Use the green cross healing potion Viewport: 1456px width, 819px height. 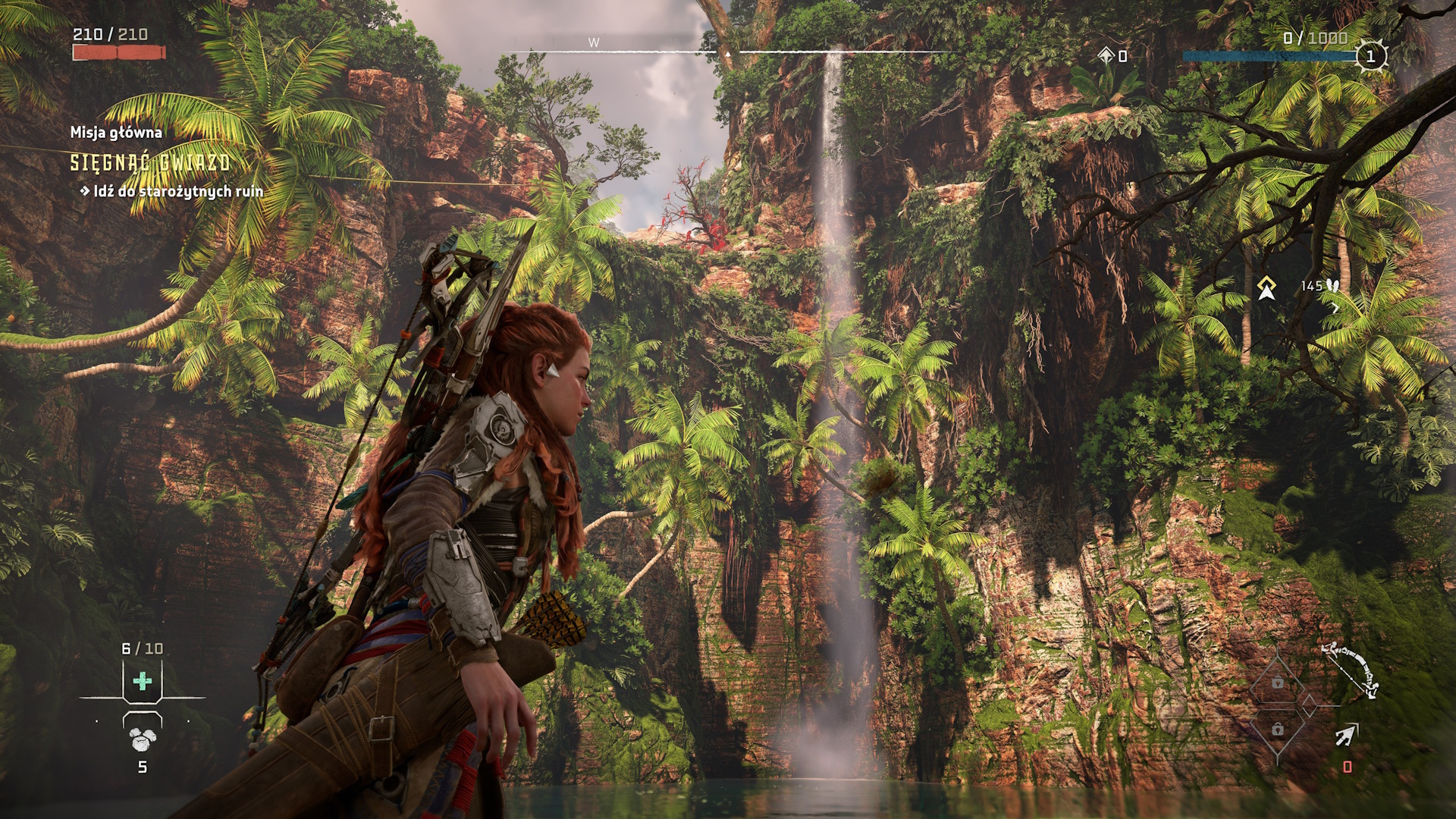pyautogui.click(x=142, y=681)
